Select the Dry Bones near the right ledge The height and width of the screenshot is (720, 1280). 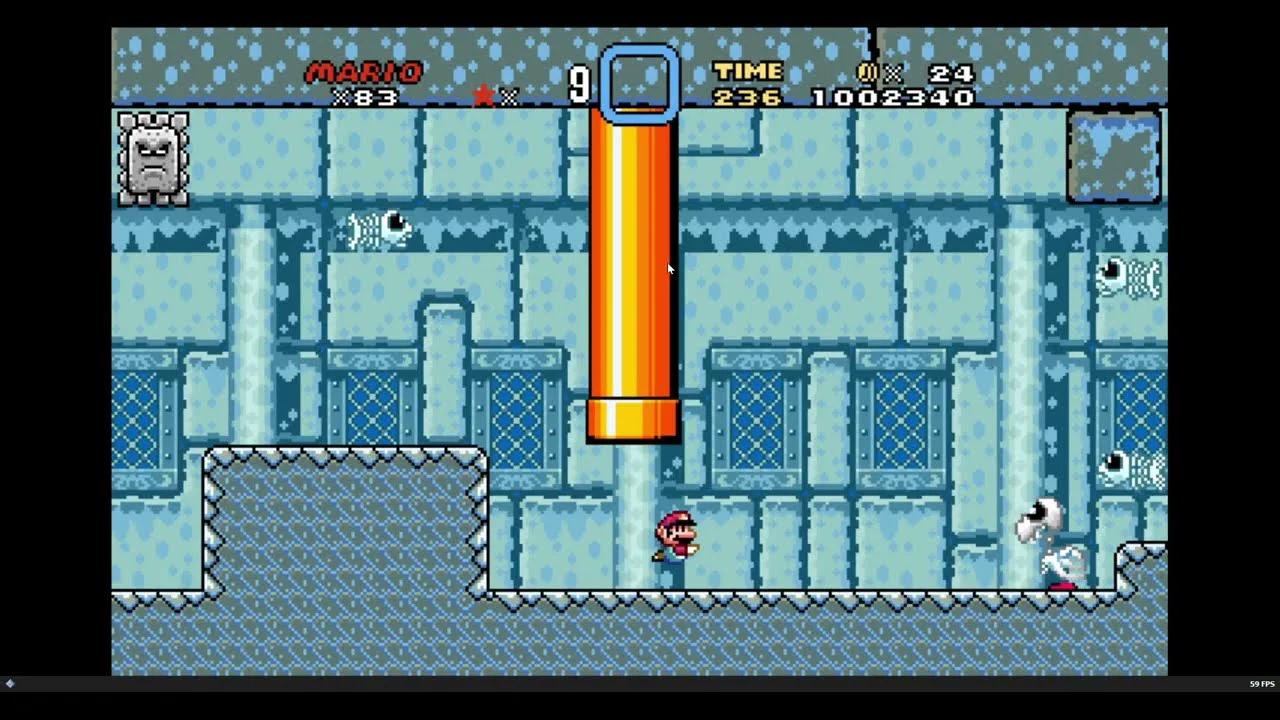(x=1052, y=540)
